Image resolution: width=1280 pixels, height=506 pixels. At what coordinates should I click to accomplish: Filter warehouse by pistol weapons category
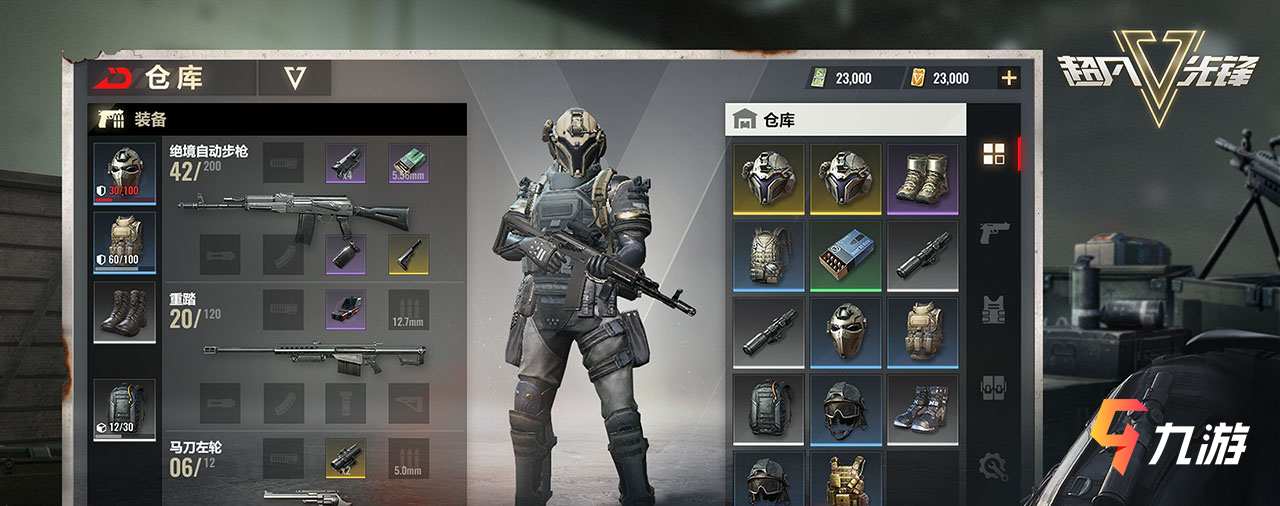pyautogui.click(x=993, y=232)
